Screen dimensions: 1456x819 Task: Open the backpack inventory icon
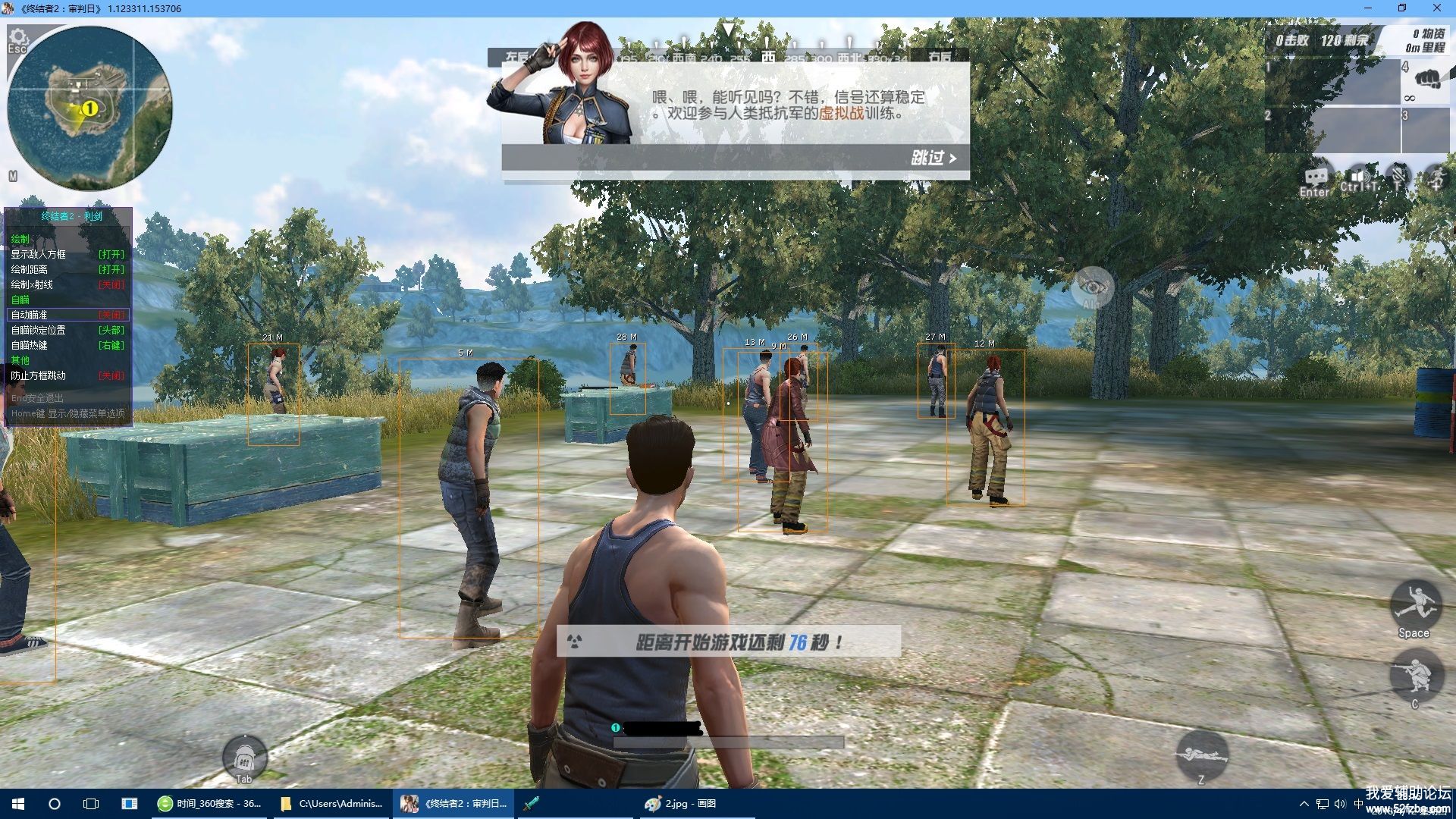point(244,757)
